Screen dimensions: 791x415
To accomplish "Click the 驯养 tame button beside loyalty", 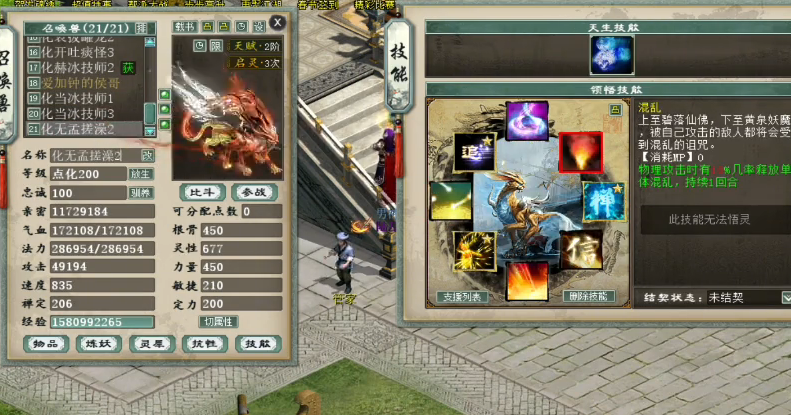I will click(x=142, y=193).
